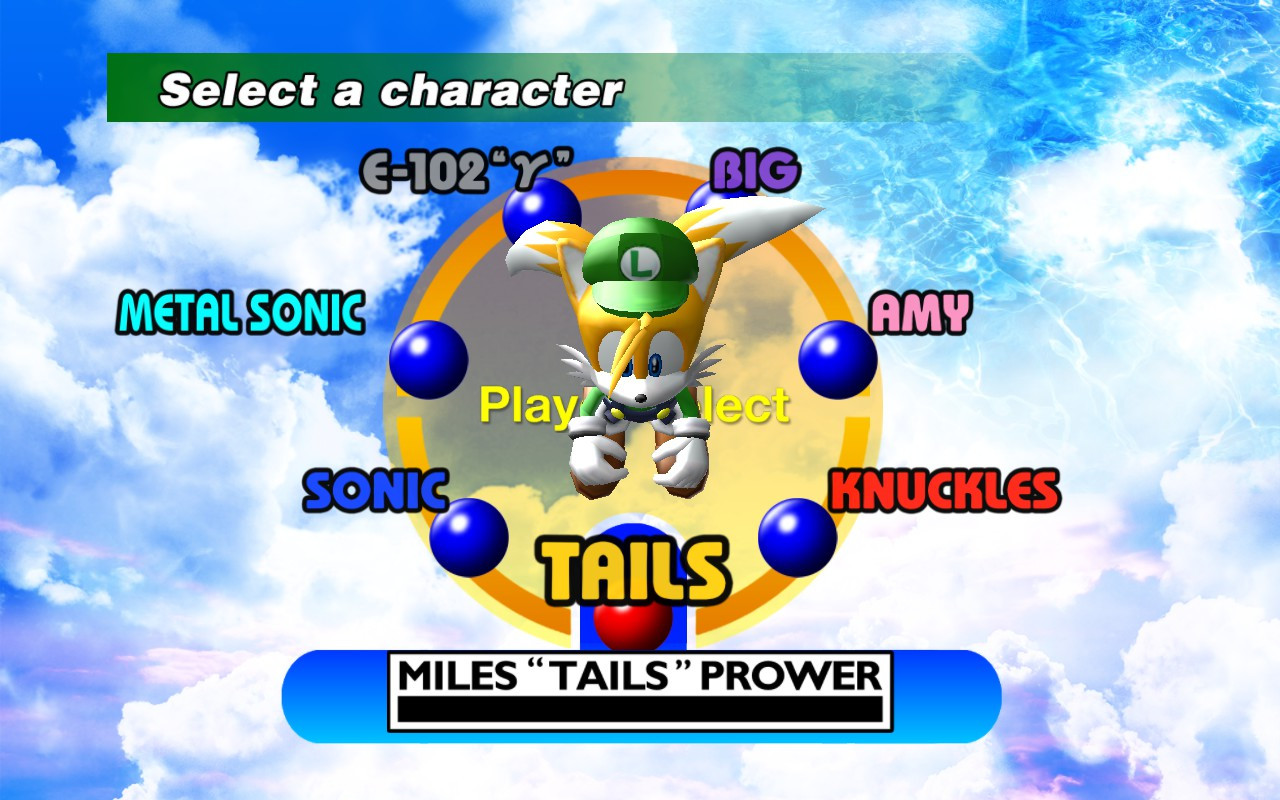Open the BIG character entry
The width and height of the screenshot is (1280, 800).
click(x=754, y=169)
